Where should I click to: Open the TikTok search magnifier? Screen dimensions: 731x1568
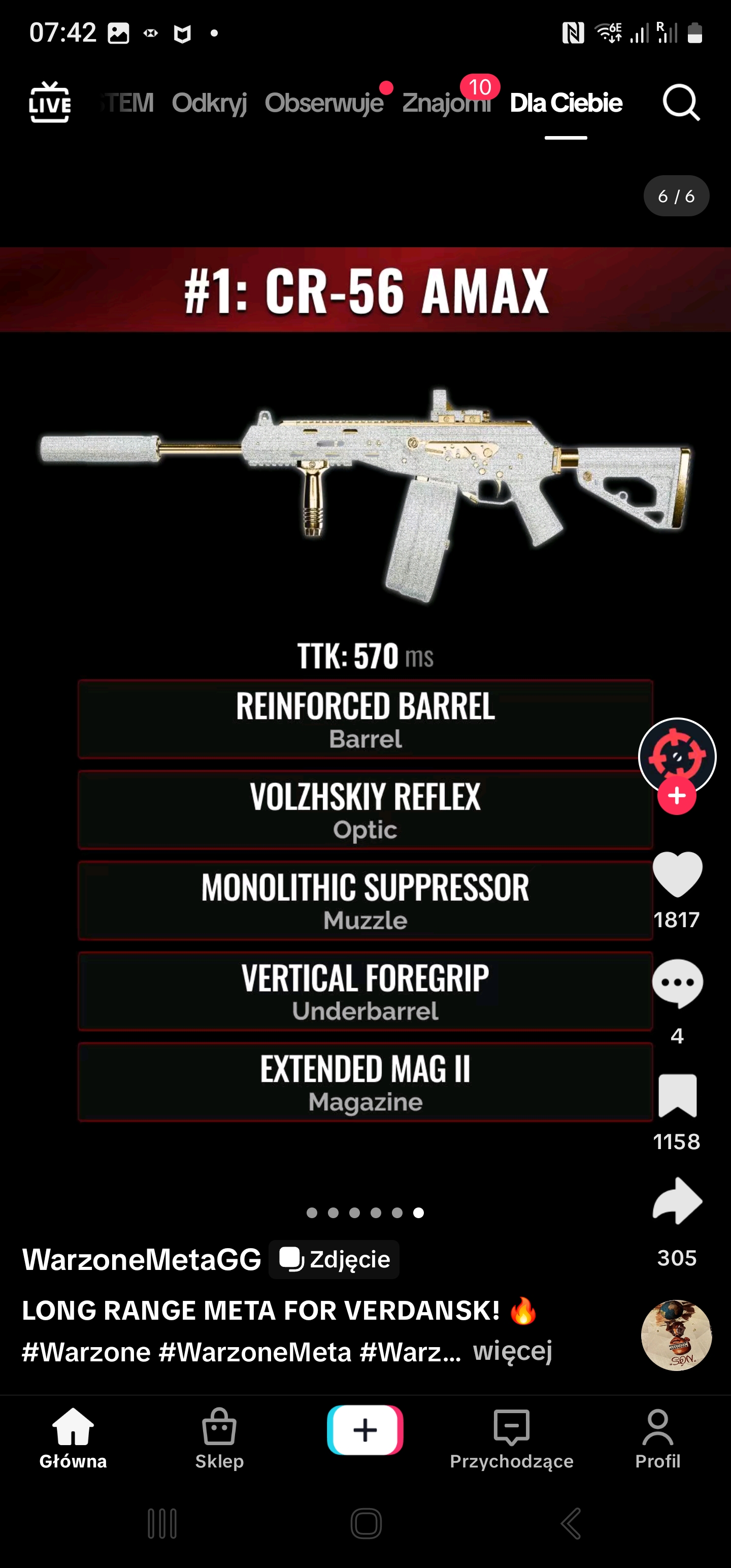point(680,103)
